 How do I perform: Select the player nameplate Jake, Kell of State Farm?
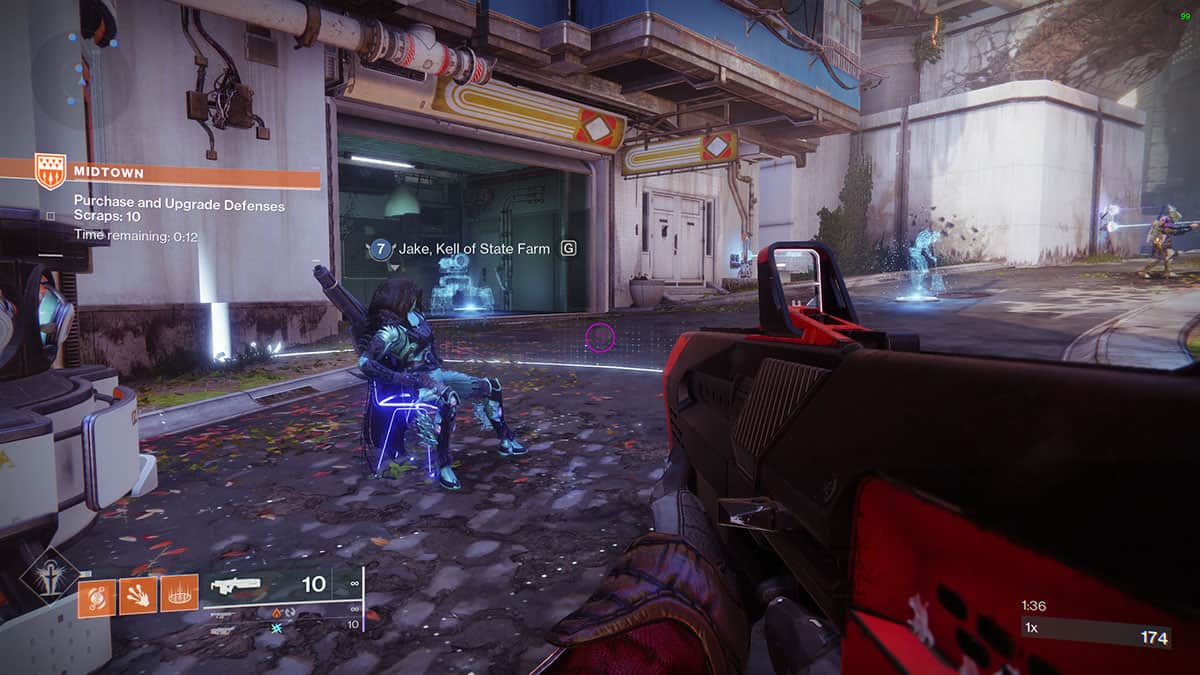pyautogui.click(x=473, y=249)
